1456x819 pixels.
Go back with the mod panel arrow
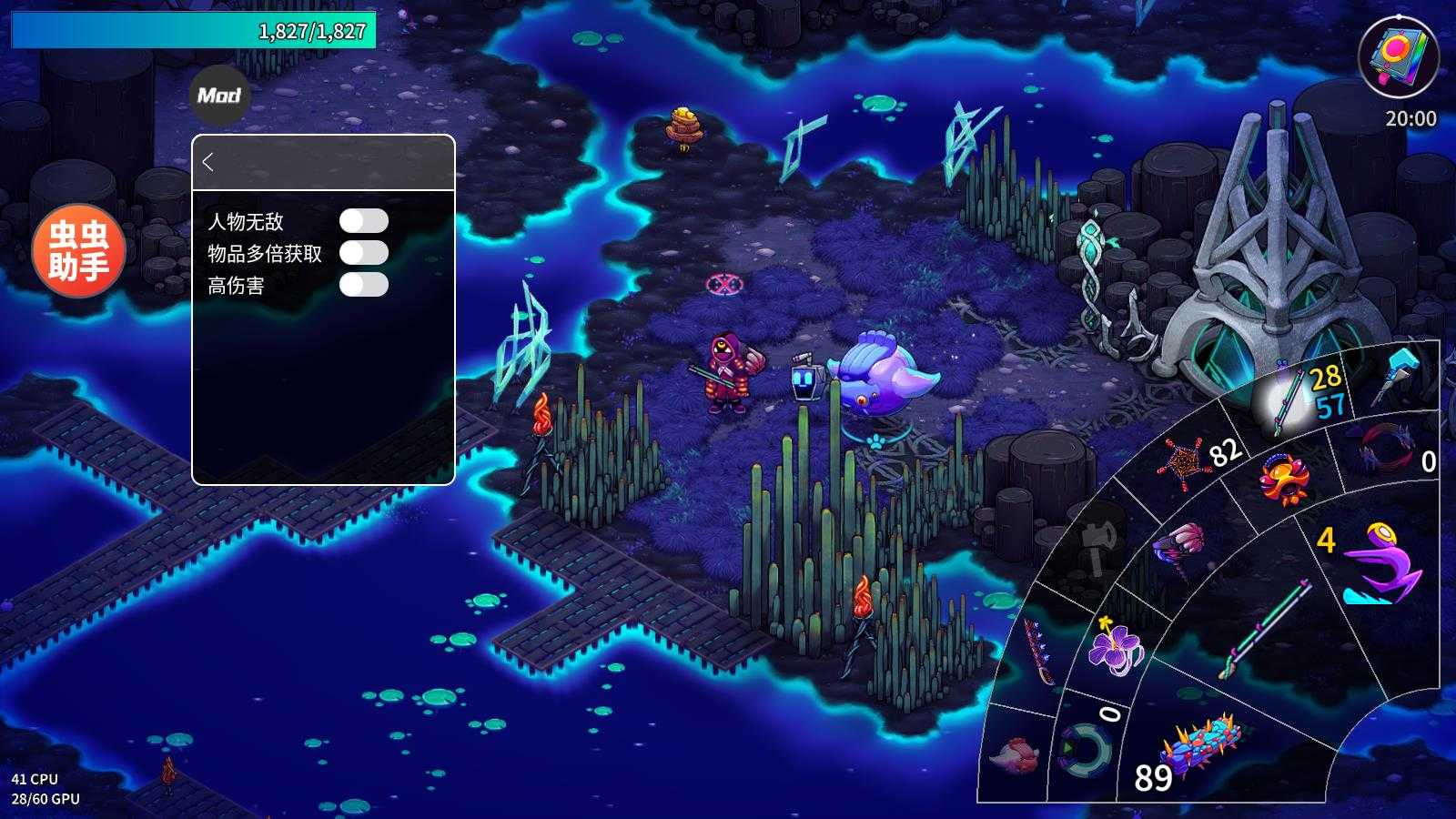coord(208,162)
